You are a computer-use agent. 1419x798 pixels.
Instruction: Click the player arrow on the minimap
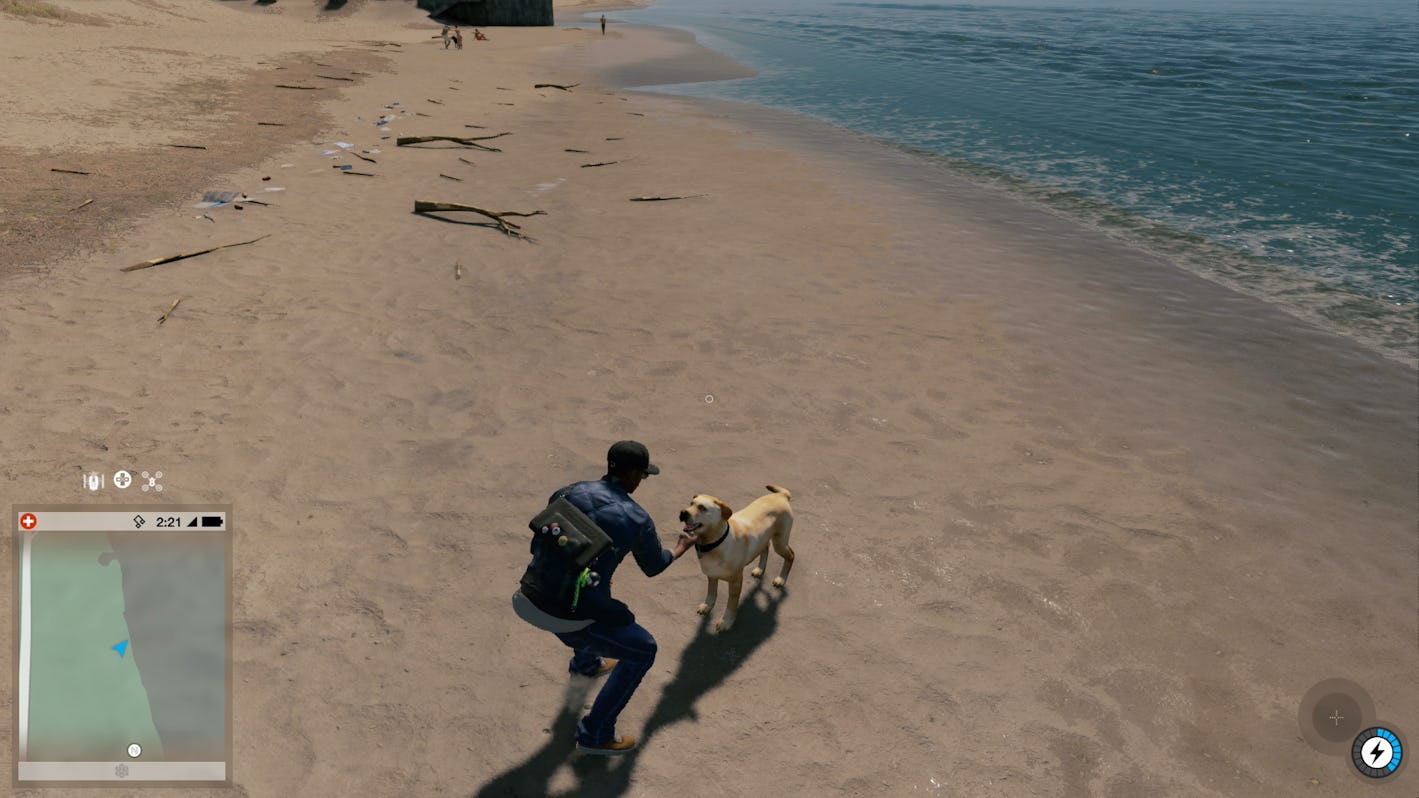[x=119, y=650]
